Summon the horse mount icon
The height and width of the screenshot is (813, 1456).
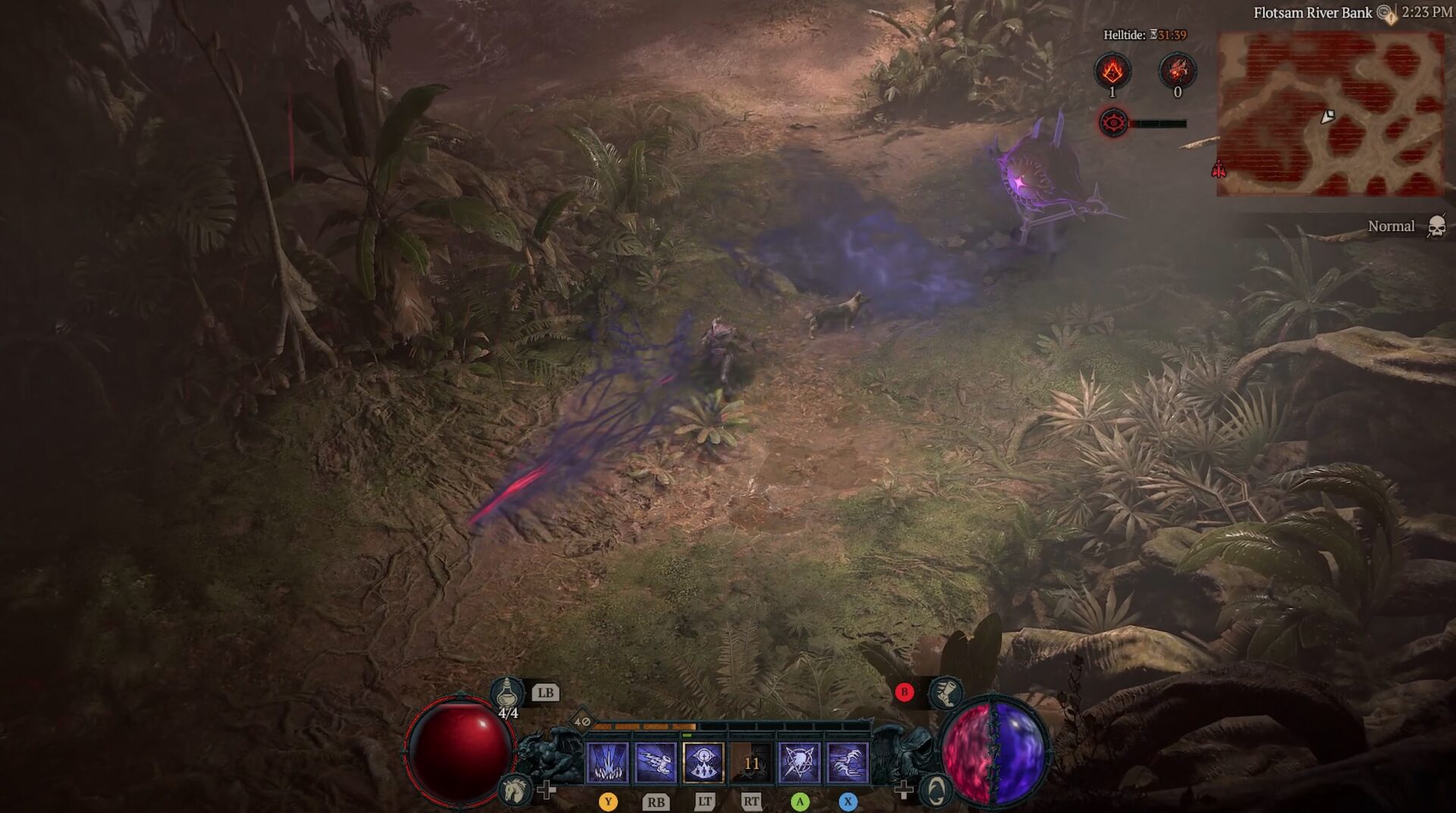(x=515, y=790)
